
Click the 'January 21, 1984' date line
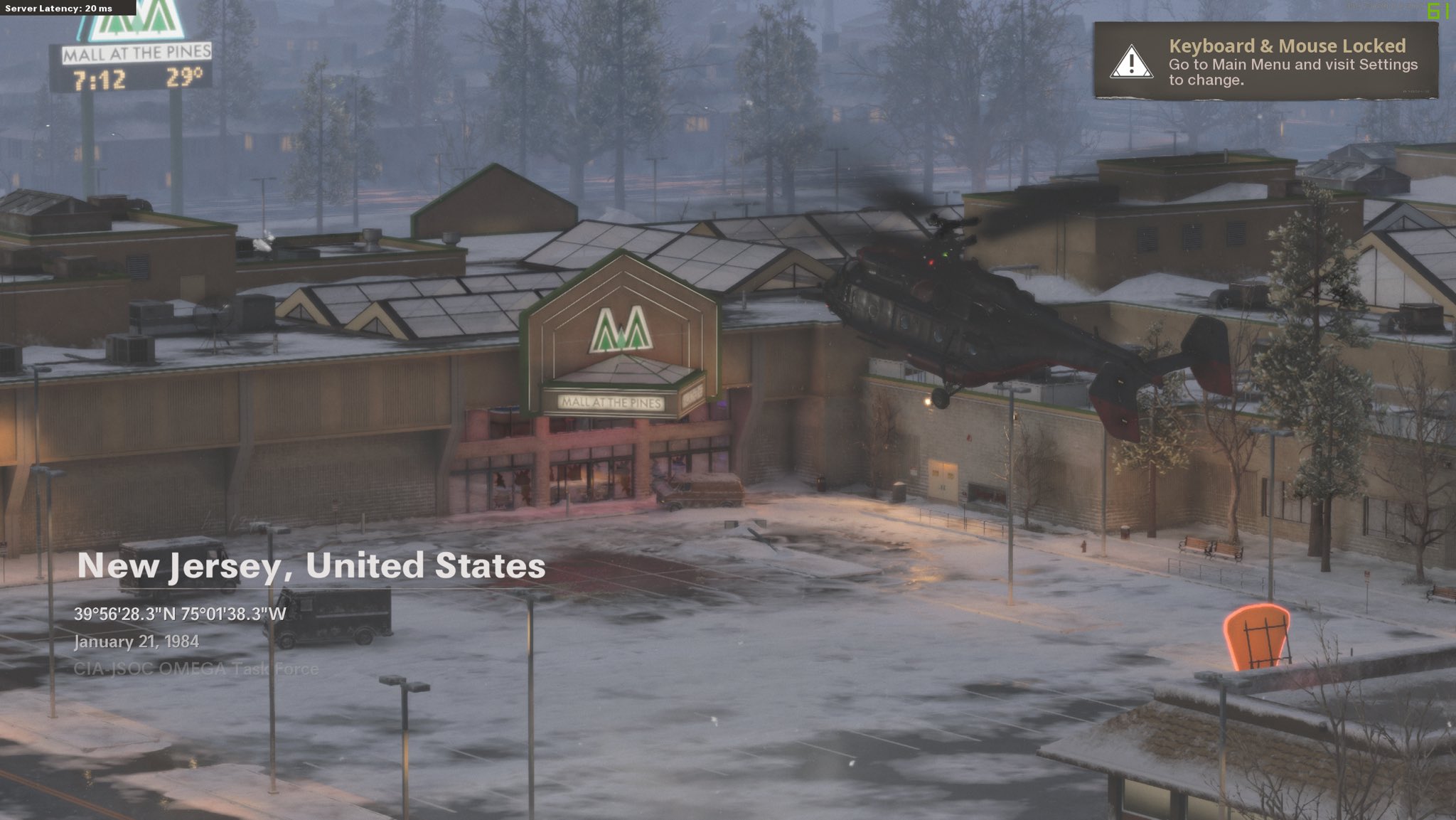pos(137,642)
